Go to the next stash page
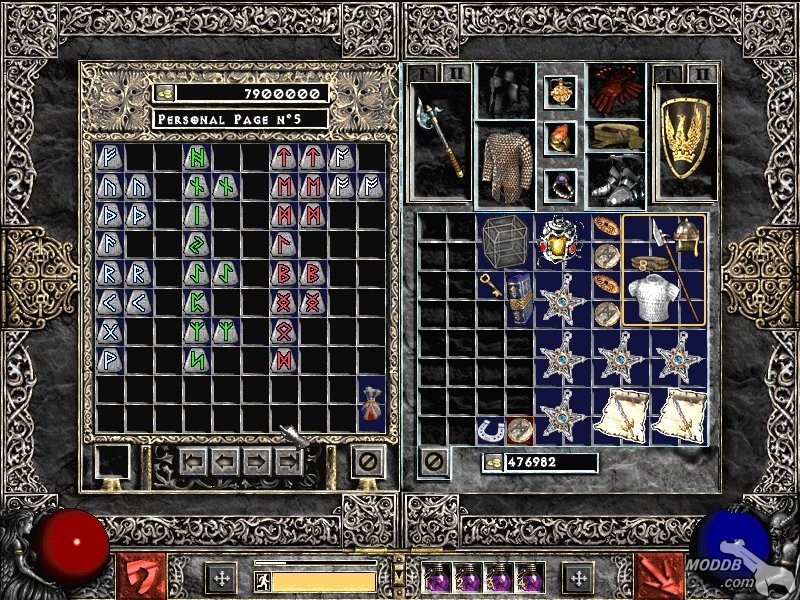 258,462
